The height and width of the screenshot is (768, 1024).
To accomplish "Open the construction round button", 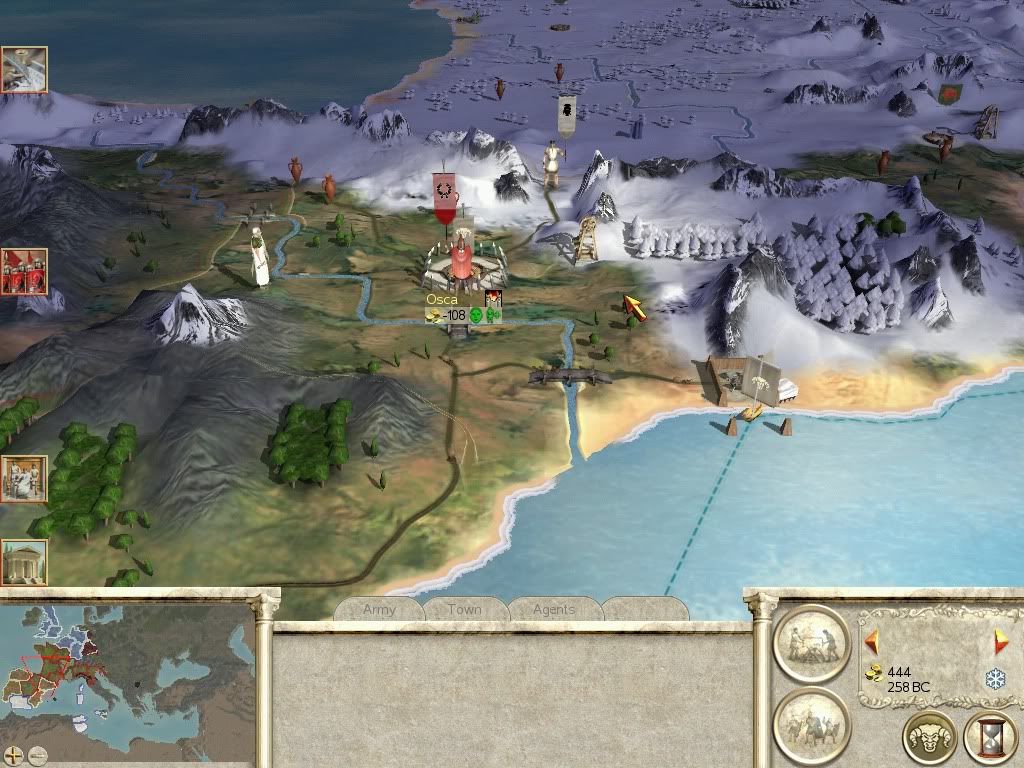I will (811, 644).
